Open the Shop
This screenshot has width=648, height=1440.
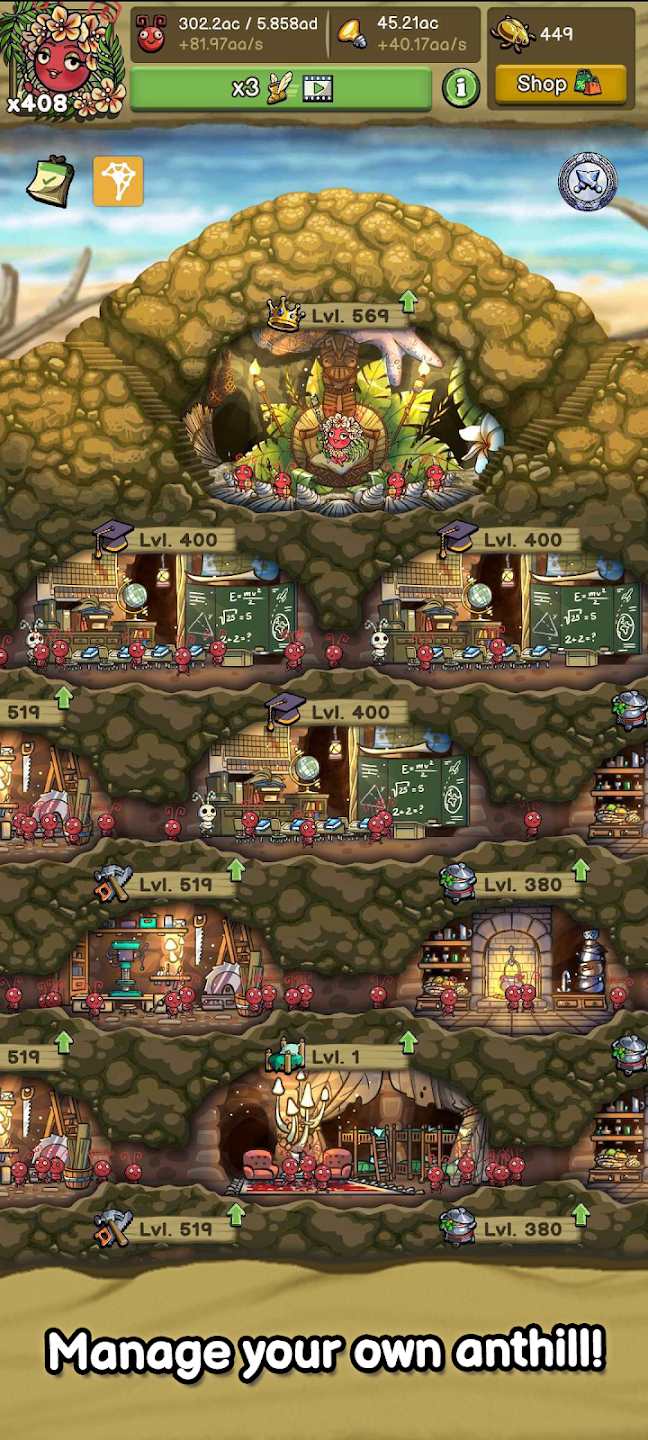(559, 85)
